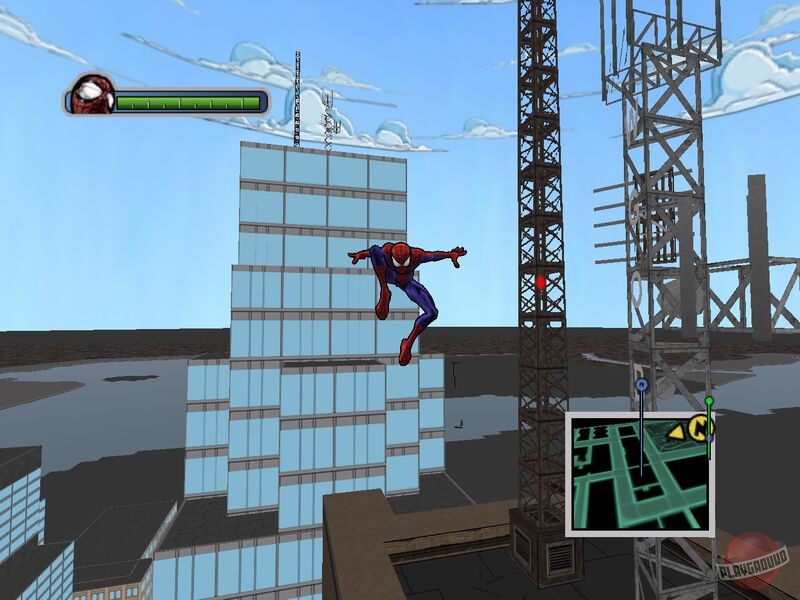Select the green pin marker on the minimap

[709, 402]
